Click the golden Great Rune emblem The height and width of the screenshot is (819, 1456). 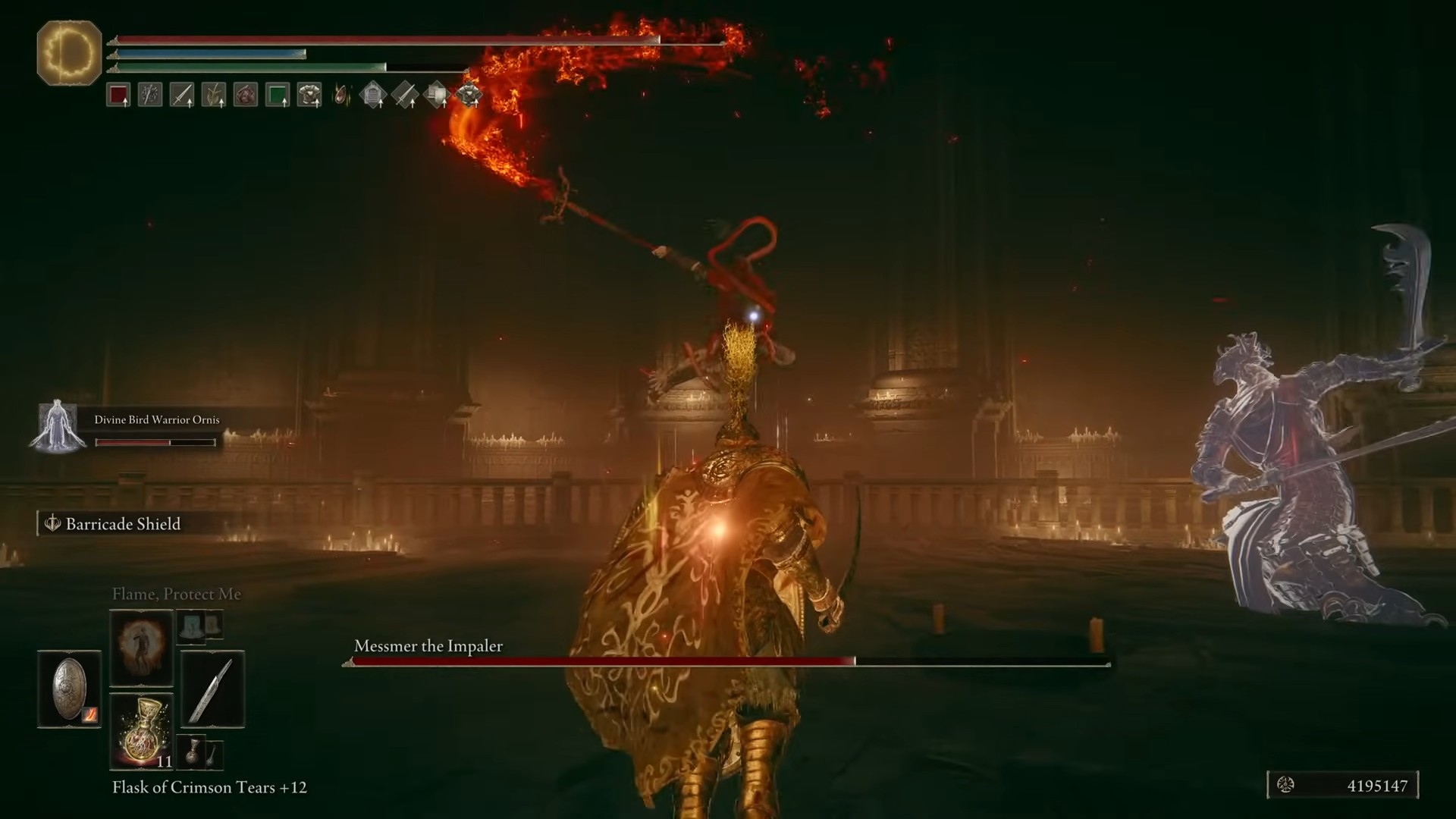coord(69,53)
